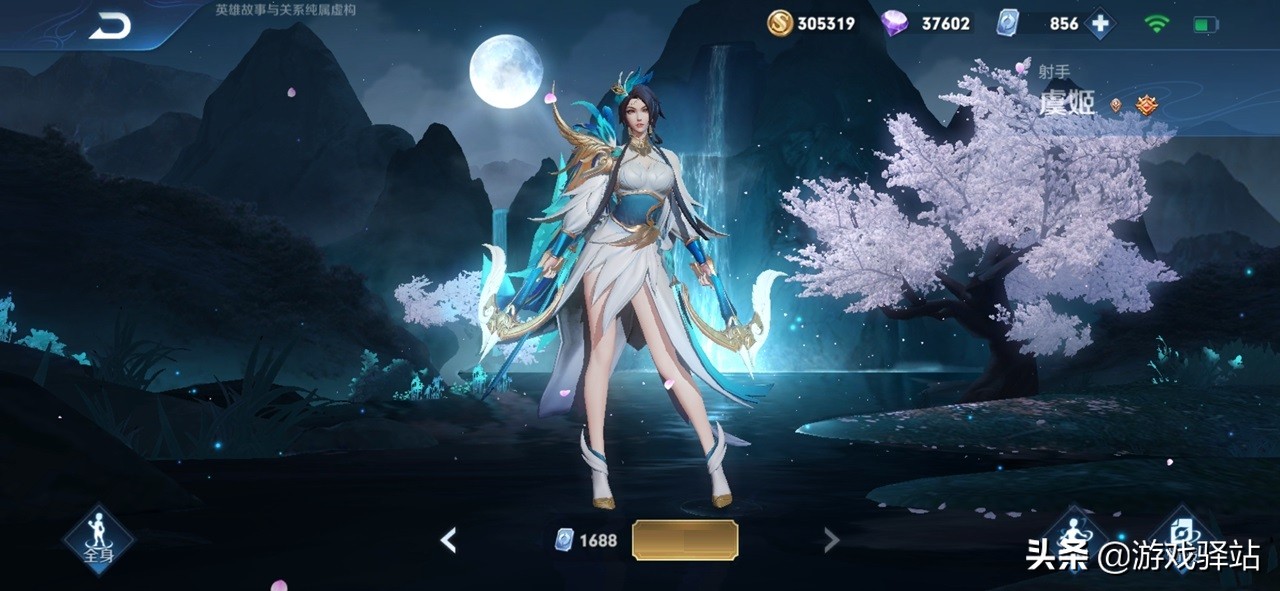1280x591 pixels.
Task: Open the document icon in bottom corner
Action: pyautogui.click(x=1183, y=531)
